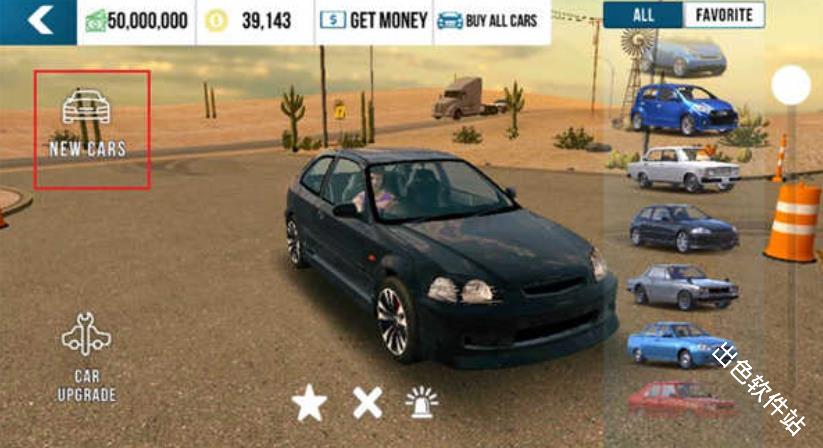Select the black hatchback in the car list
The height and width of the screenshot is (448, 823).
pos(683,227)
